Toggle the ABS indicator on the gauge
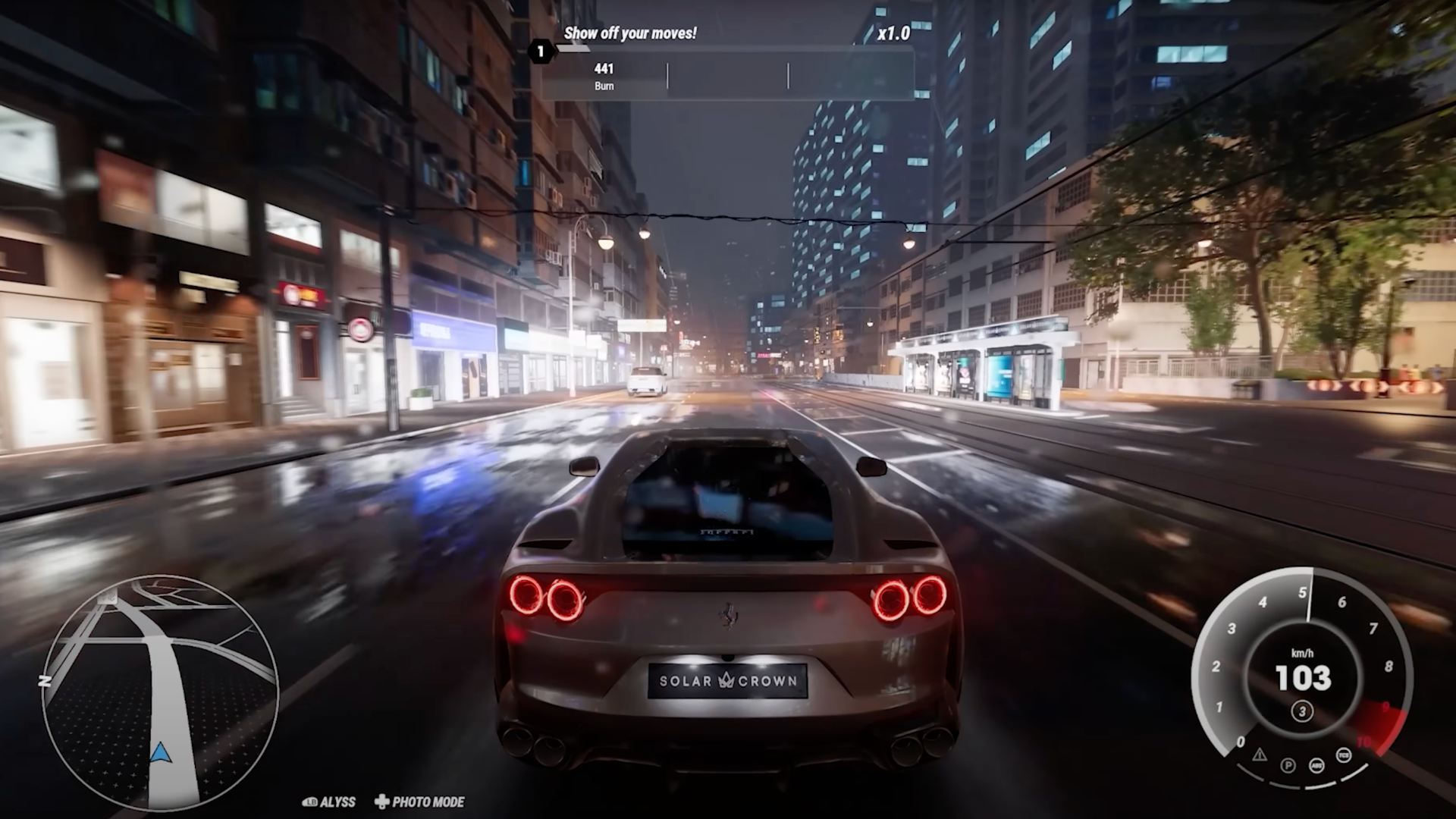The height and width of the screenshot is (819, 1456). pyautogui.click(x=1316, y=766)
